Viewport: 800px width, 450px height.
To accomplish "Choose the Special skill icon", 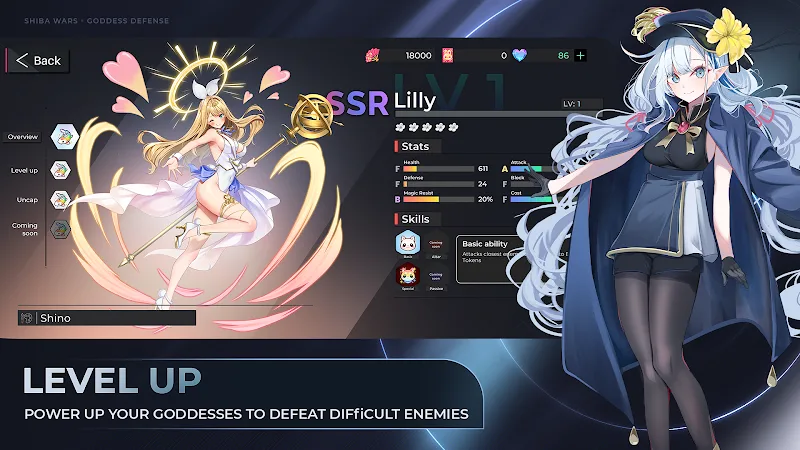I will tap(407, 277).
